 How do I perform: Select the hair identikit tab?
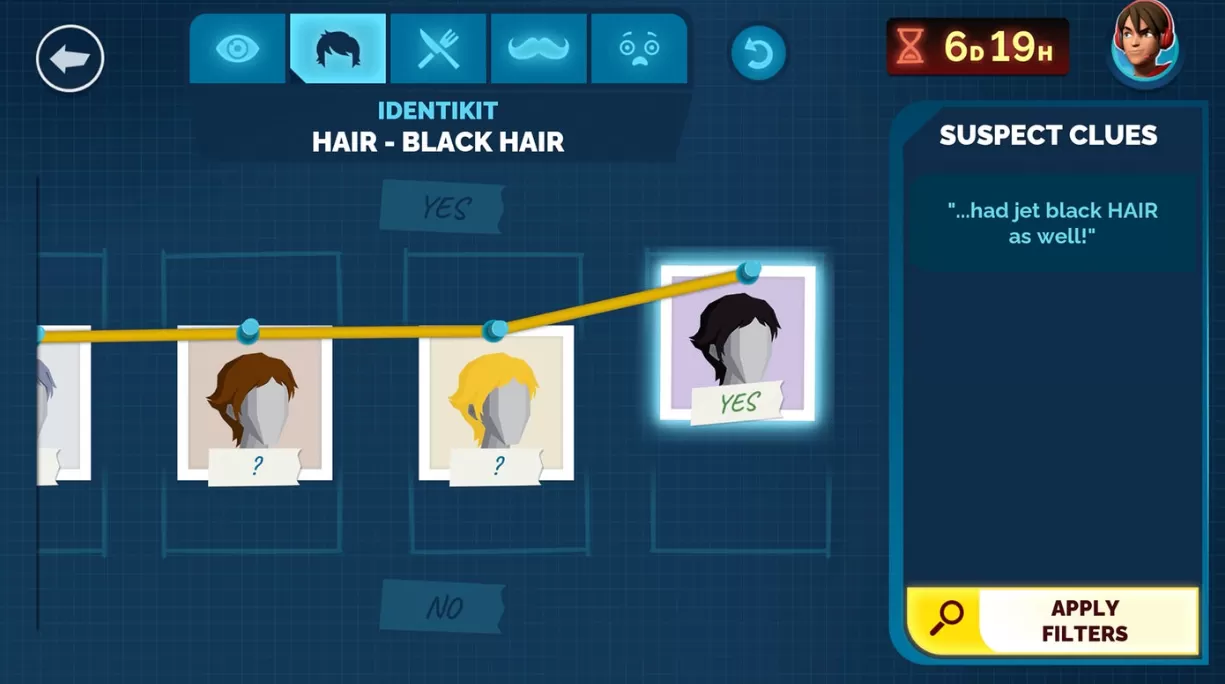(x=338, y=49)
